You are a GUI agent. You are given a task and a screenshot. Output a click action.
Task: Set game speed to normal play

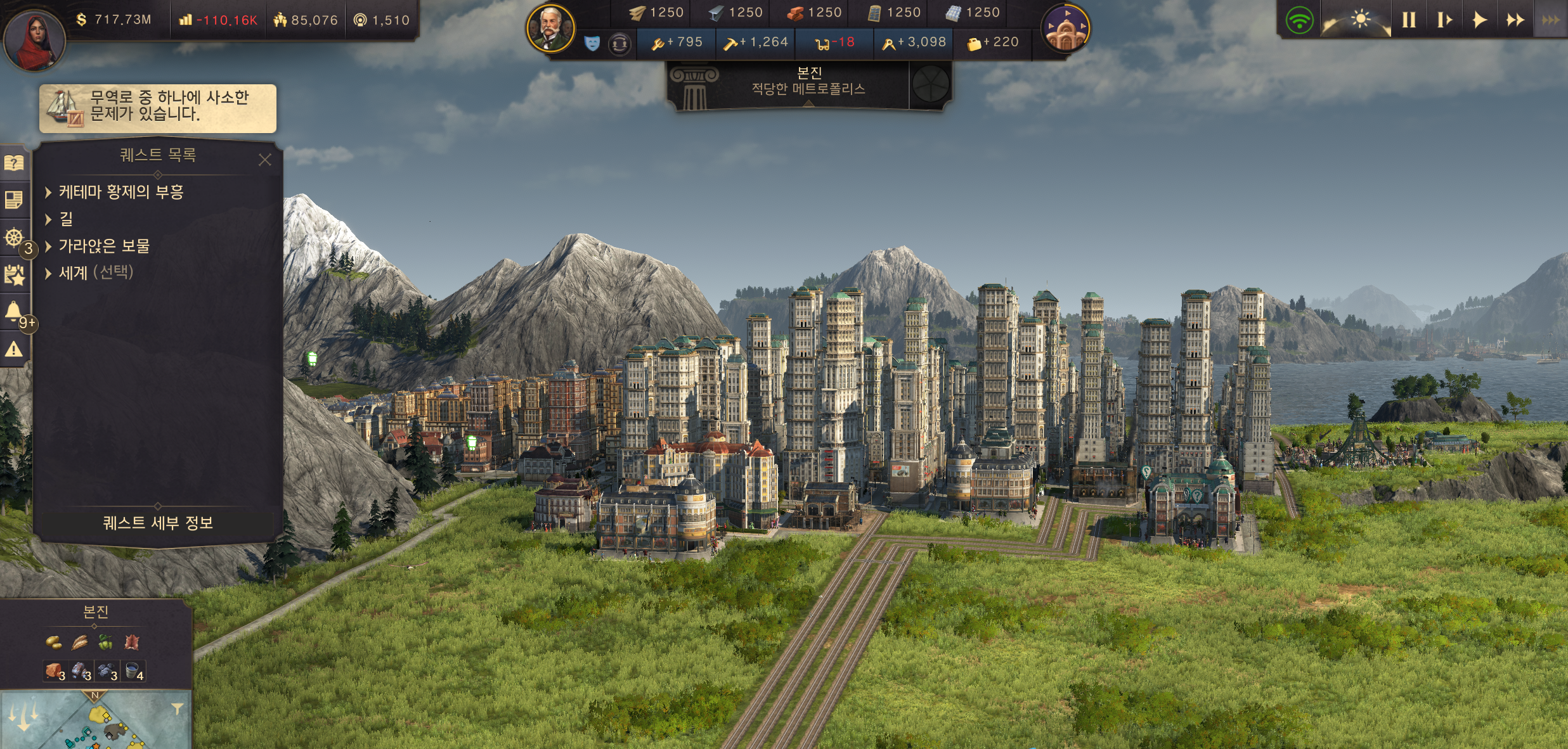click(x=1479, y=20)
